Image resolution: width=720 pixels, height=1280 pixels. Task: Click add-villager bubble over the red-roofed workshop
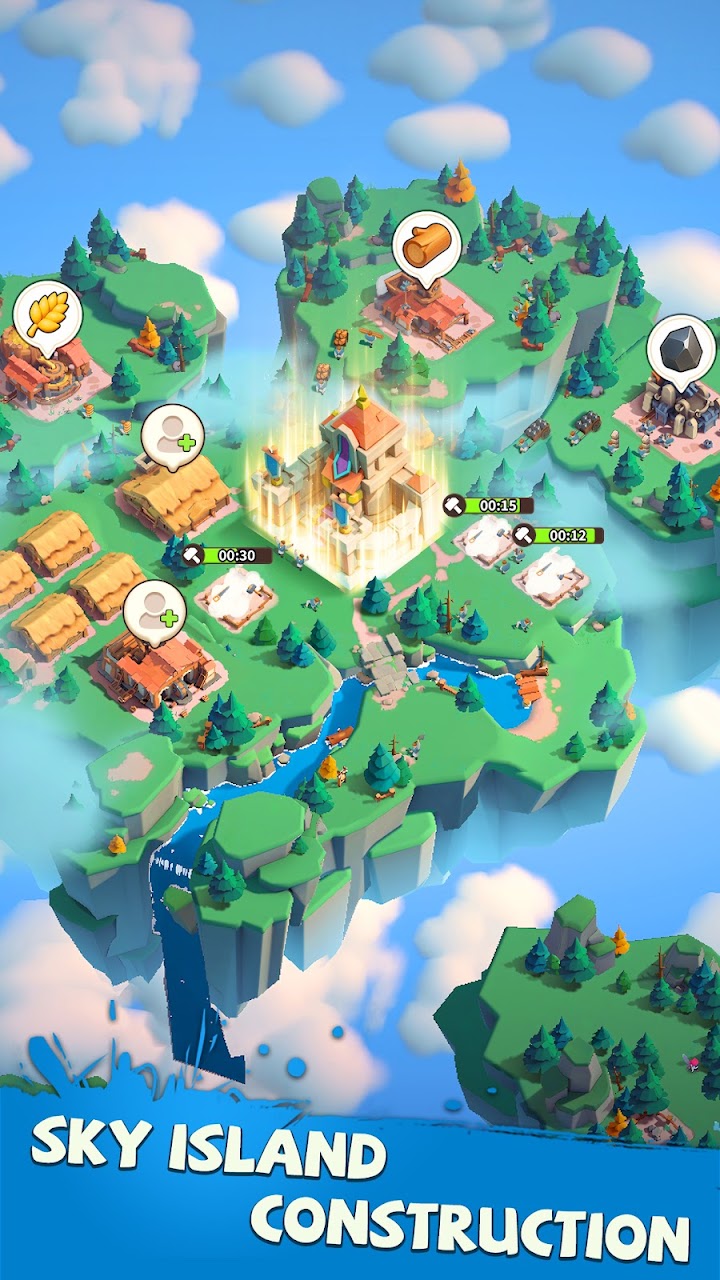point(155,609)
